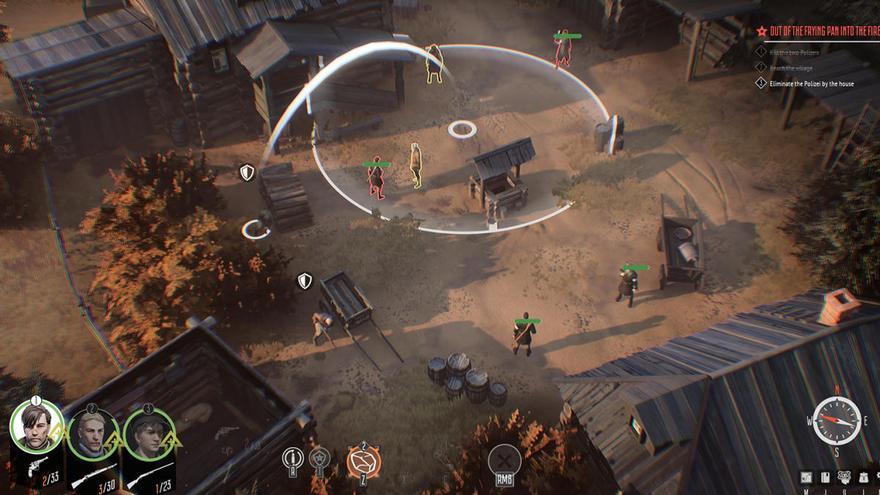The height and width of the screenshot is (495, 880).
Task: Activate the orange rock throw ability
Action: tap(363, 461)
